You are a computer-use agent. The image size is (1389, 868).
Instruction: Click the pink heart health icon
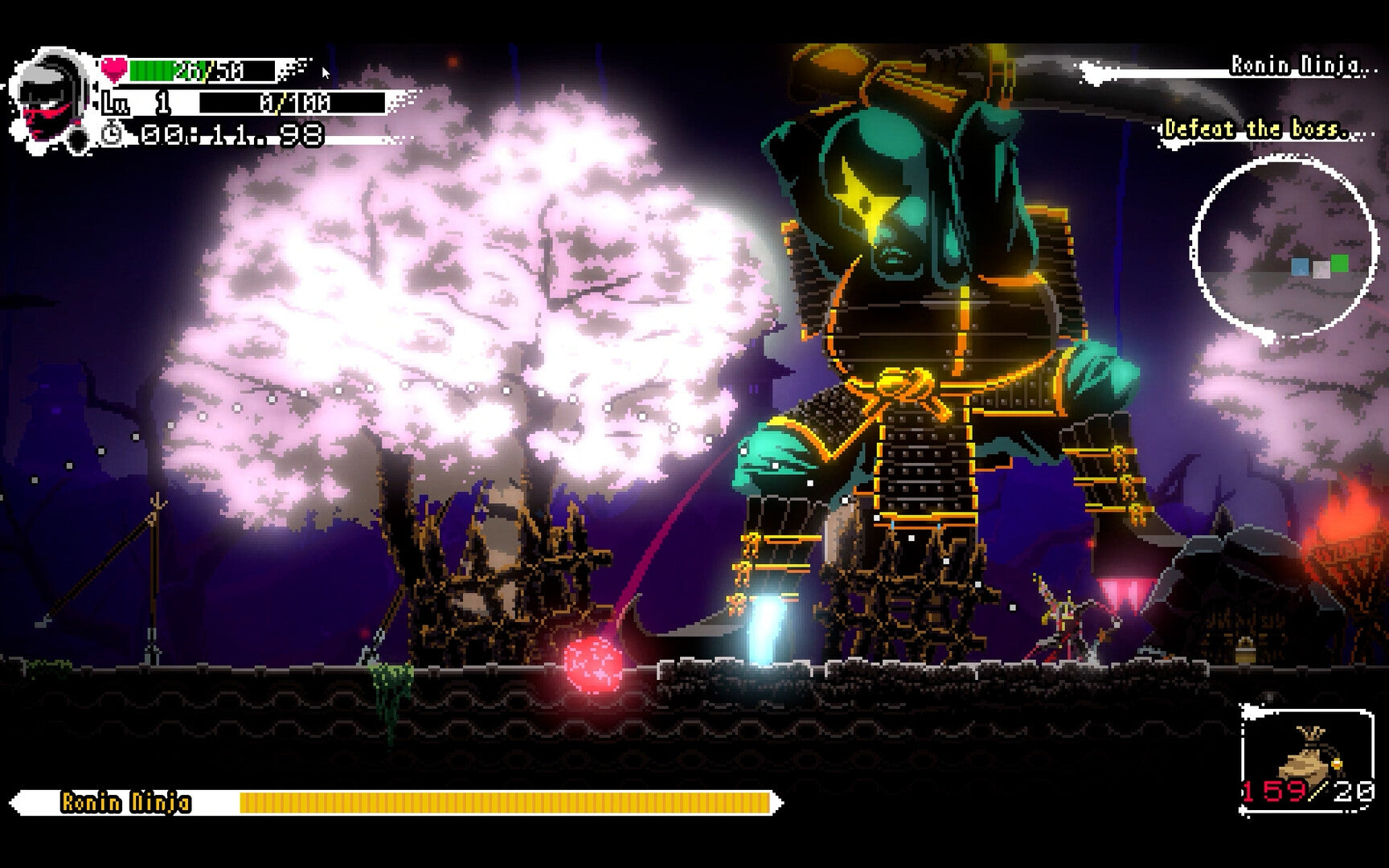115,71
